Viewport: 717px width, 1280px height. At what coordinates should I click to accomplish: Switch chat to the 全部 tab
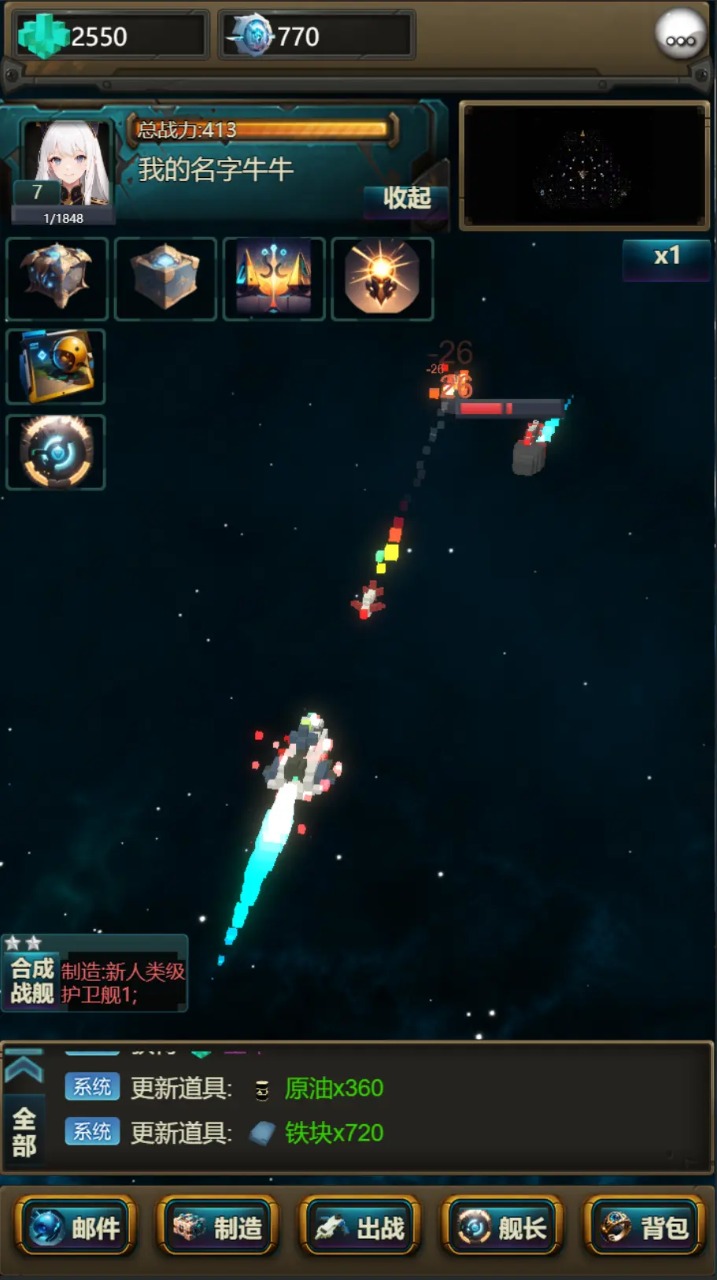coord(24,1132)
